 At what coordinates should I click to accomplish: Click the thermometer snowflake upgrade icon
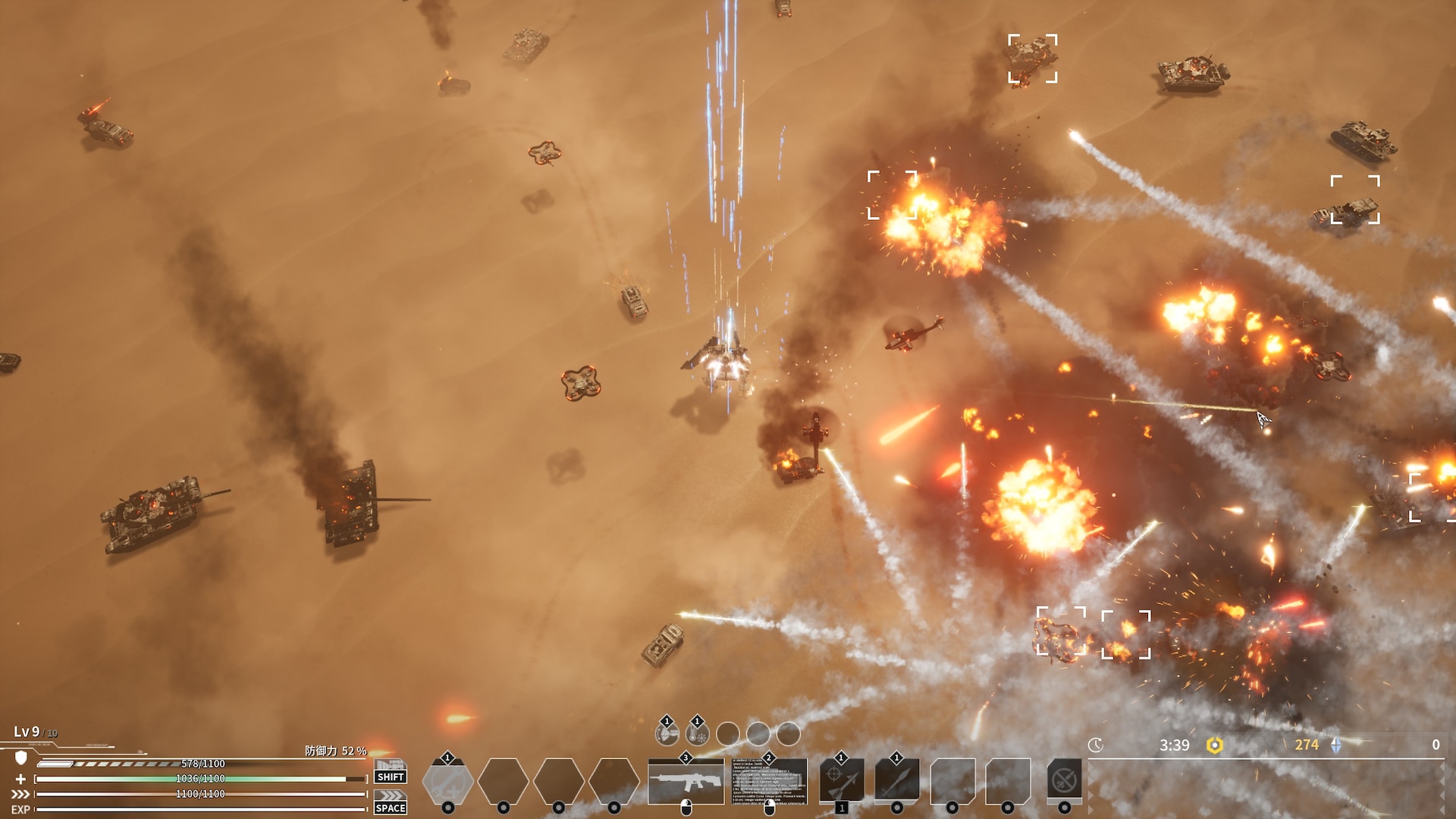[x=697, y=733]
